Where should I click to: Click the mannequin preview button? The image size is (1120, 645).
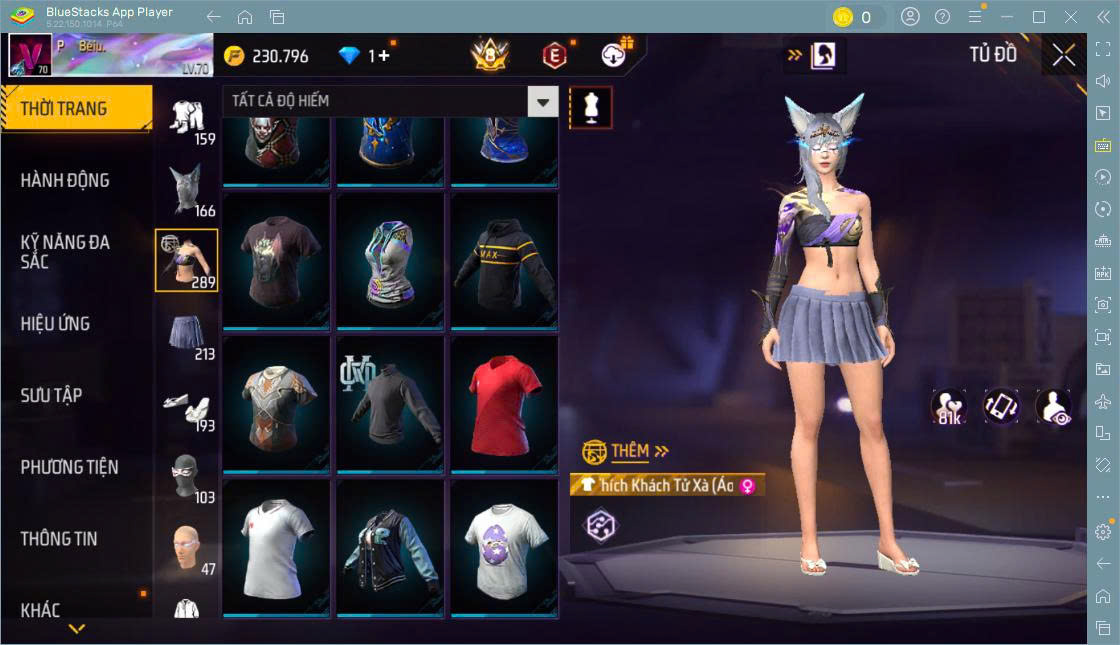pos(590,107)
